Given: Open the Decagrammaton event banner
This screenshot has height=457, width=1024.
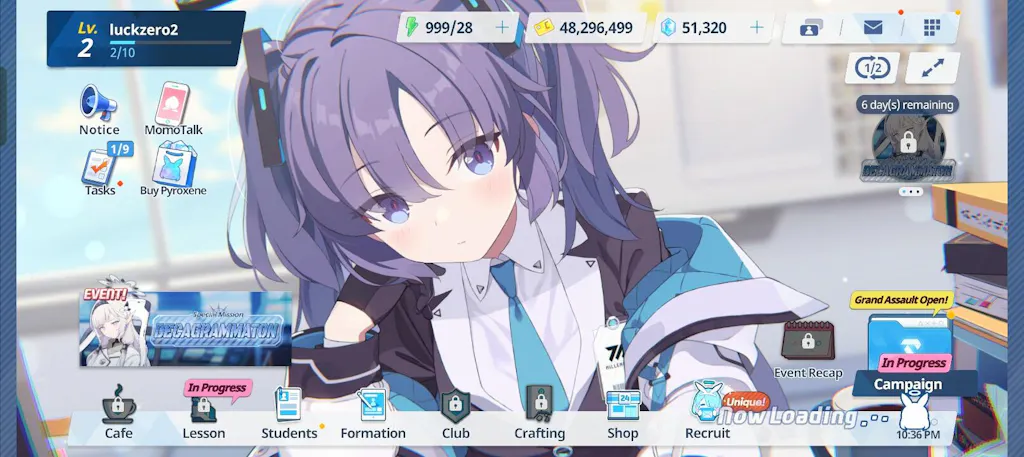Looking at the screenshot, I should [x=186, y=328].
